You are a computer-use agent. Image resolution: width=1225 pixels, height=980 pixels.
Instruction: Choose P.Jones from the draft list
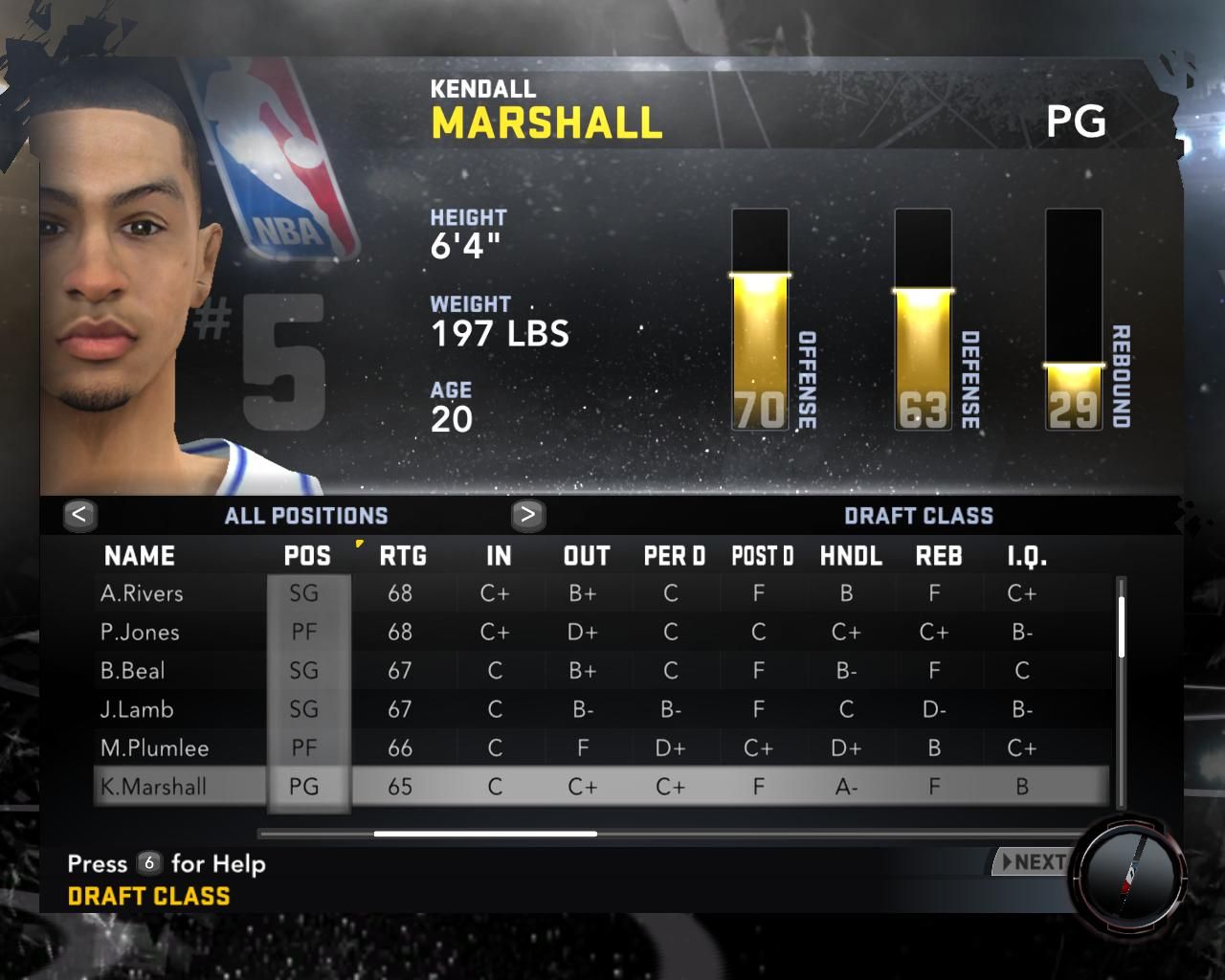140,633
